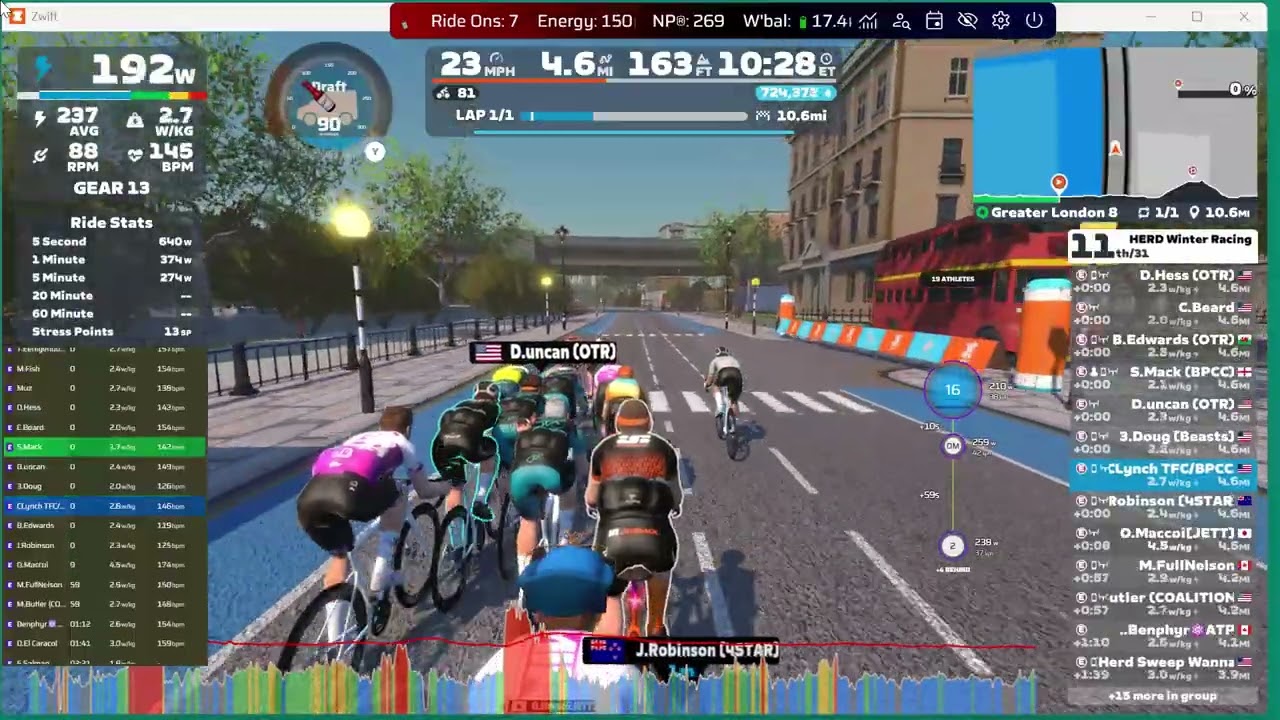
Task: Expand the '+15 more in group' entry
Action: [x=1162, y=696]
